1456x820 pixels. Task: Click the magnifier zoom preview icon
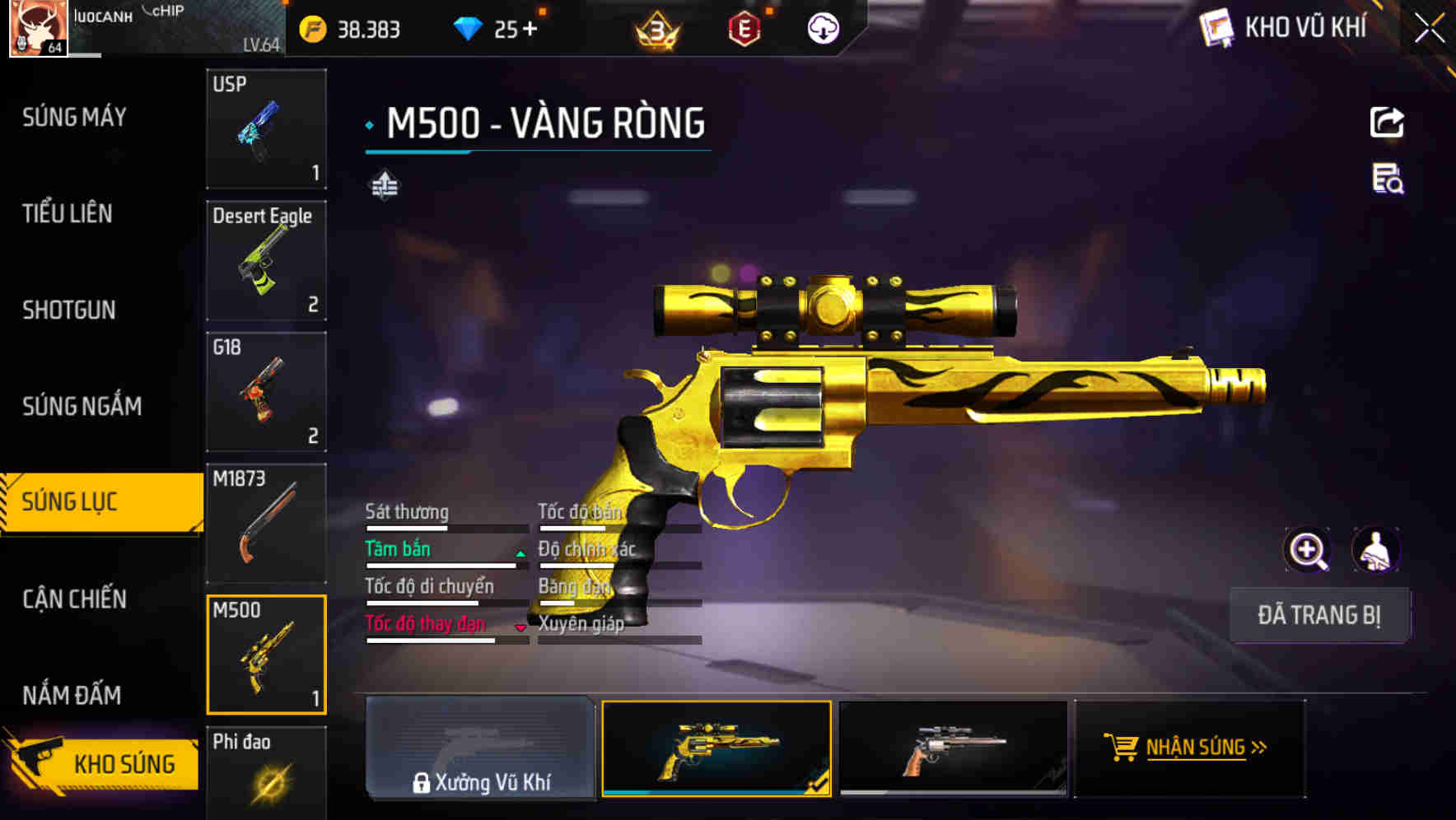coord(1309,550)
